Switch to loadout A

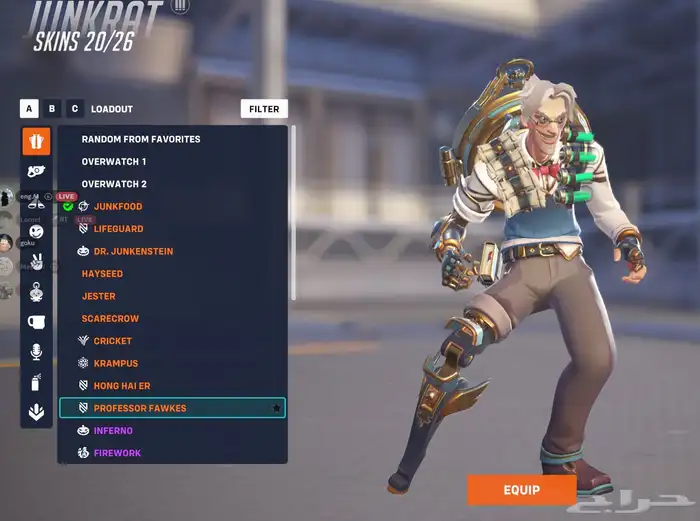[29, 109]
